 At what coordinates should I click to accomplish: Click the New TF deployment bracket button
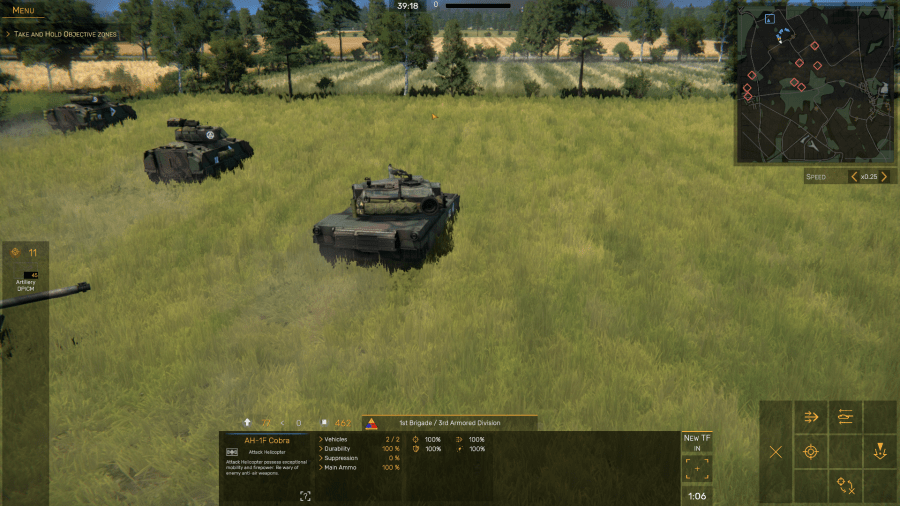pyautogui.click(x=697, y=468)
